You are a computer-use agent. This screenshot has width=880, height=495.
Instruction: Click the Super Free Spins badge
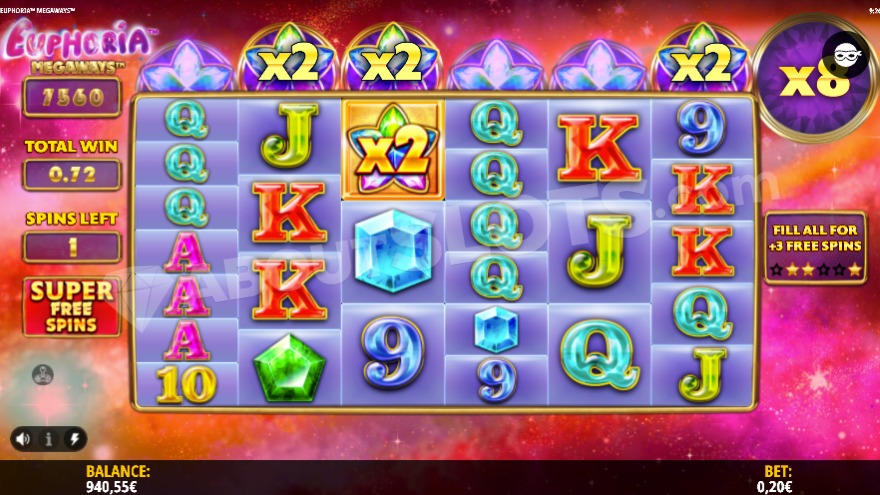point(71,306)
